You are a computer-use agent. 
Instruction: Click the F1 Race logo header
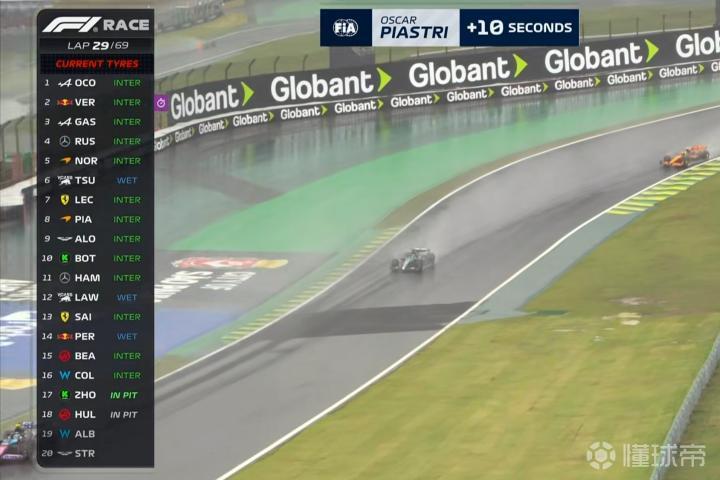pyautogui.click(x=96, y=25)
